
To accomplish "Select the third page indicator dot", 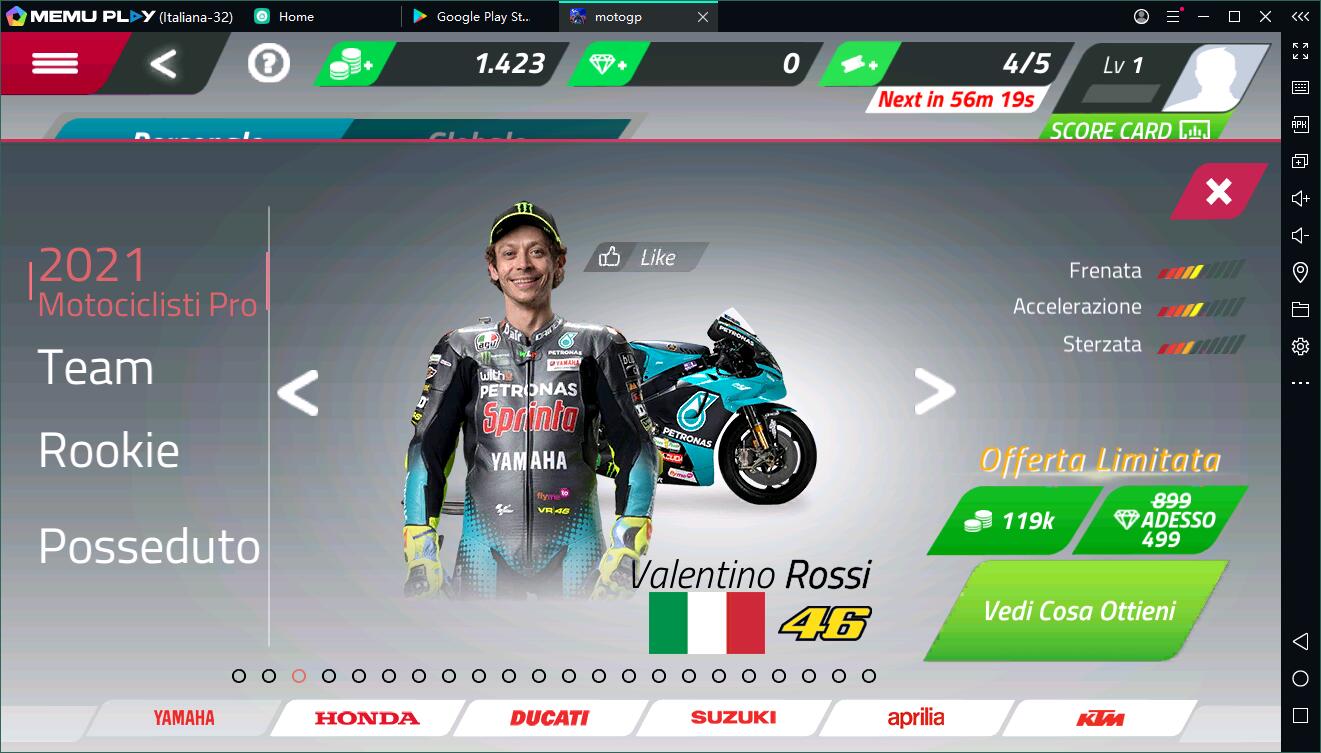I will point(297,676).
